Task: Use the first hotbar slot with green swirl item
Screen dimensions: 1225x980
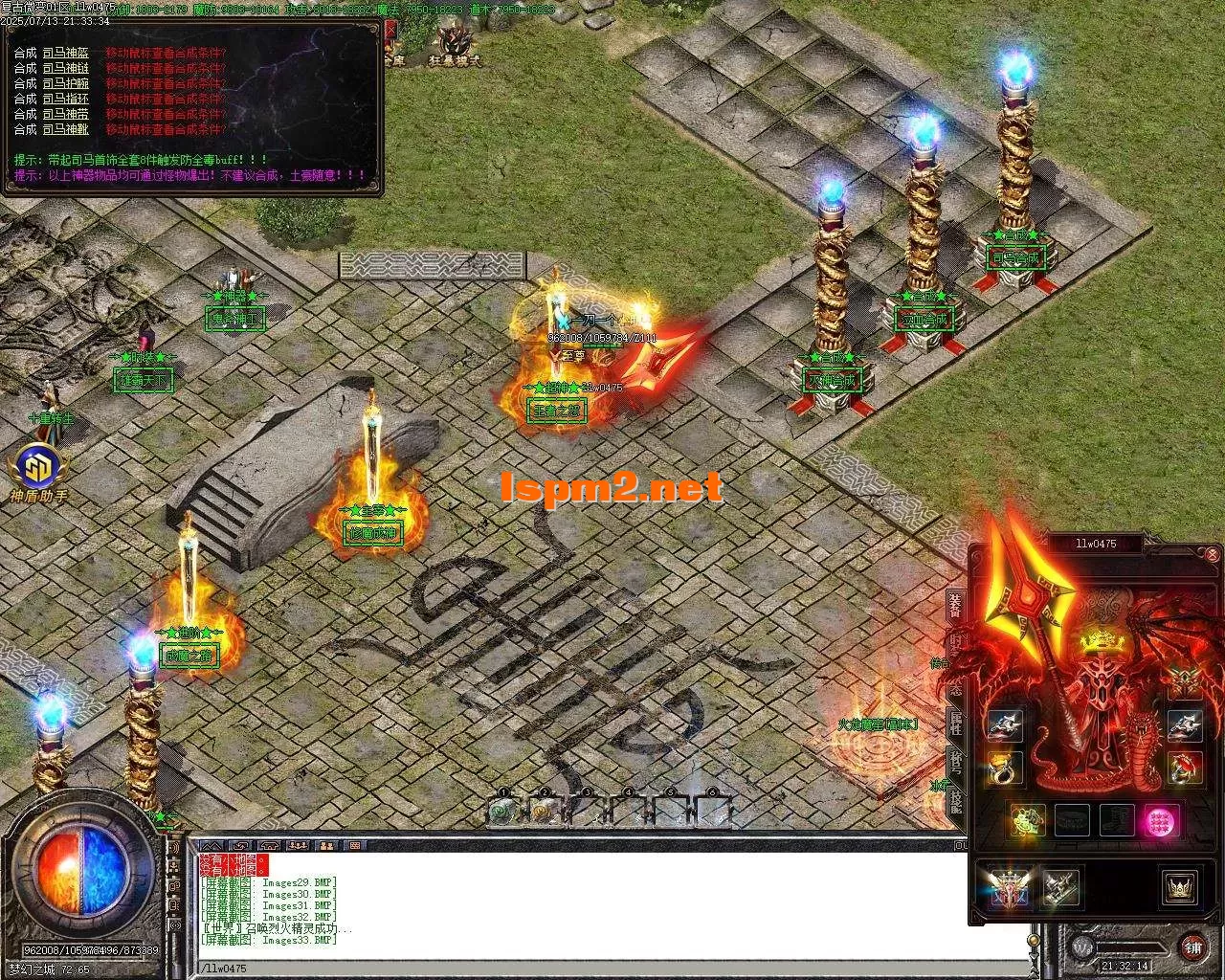Action: point(501,811)
